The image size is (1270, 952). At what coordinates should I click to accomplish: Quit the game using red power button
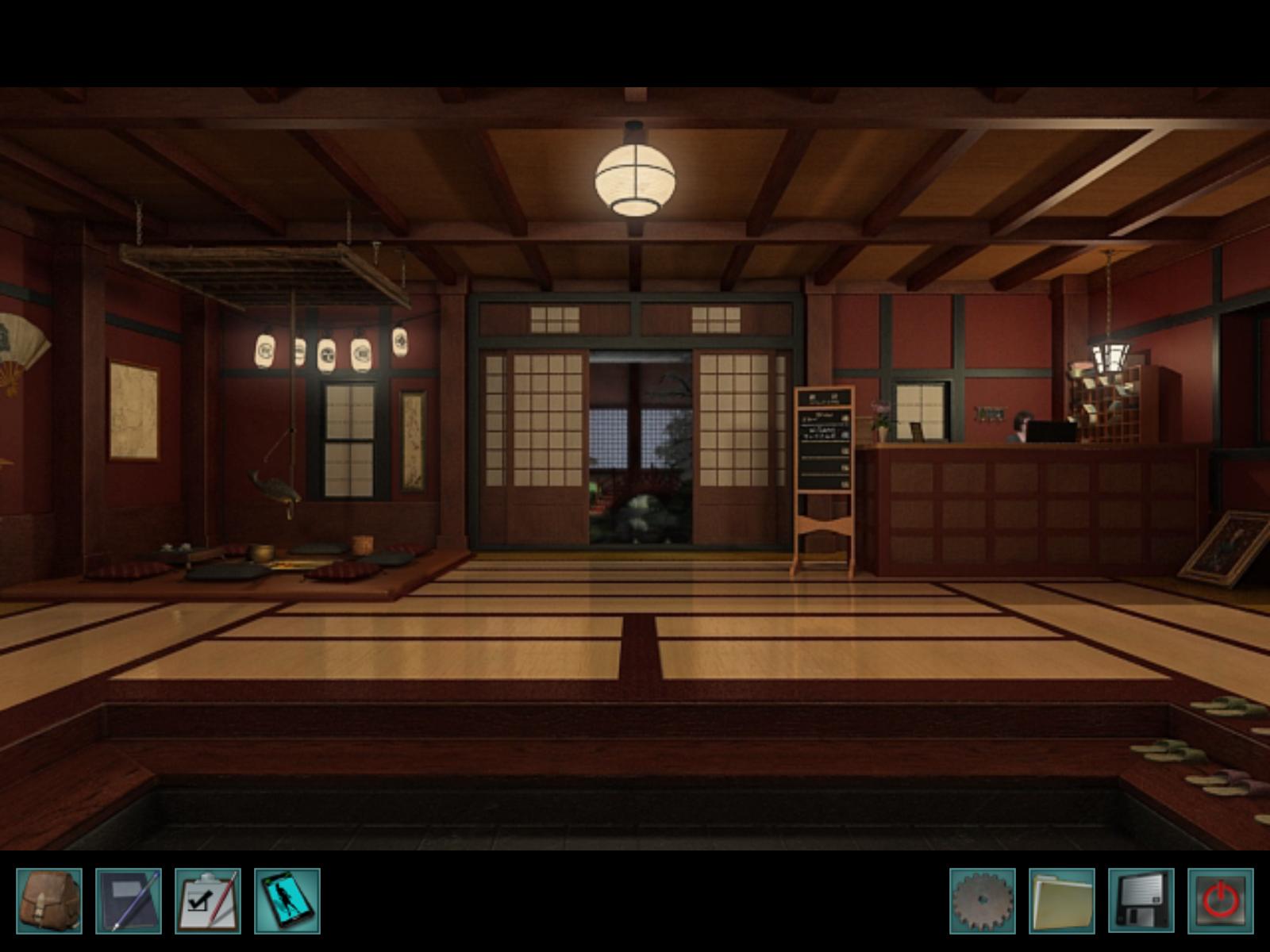tap(1221, 900)
